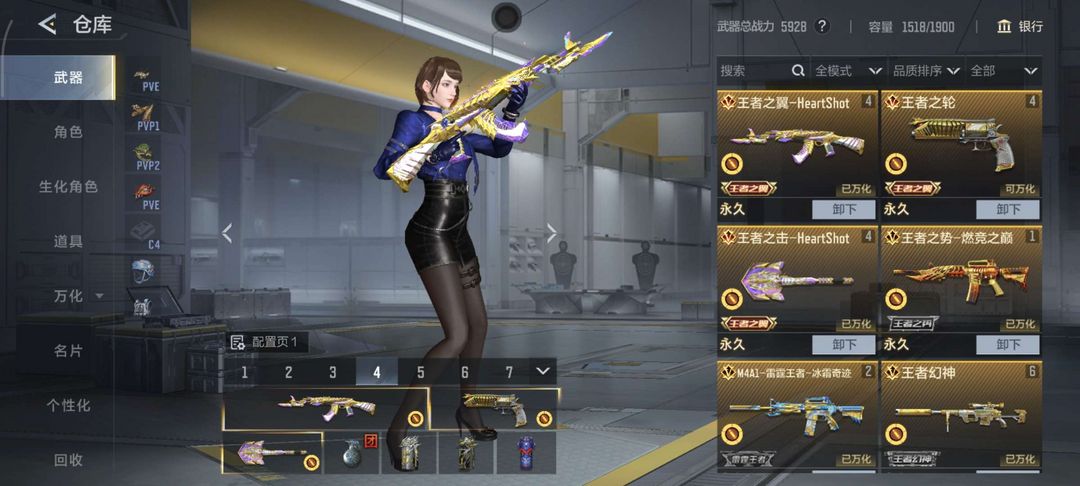Screen dimensions: 1080x486
Task: Click the power help question mark
Action: click(822, 26)
